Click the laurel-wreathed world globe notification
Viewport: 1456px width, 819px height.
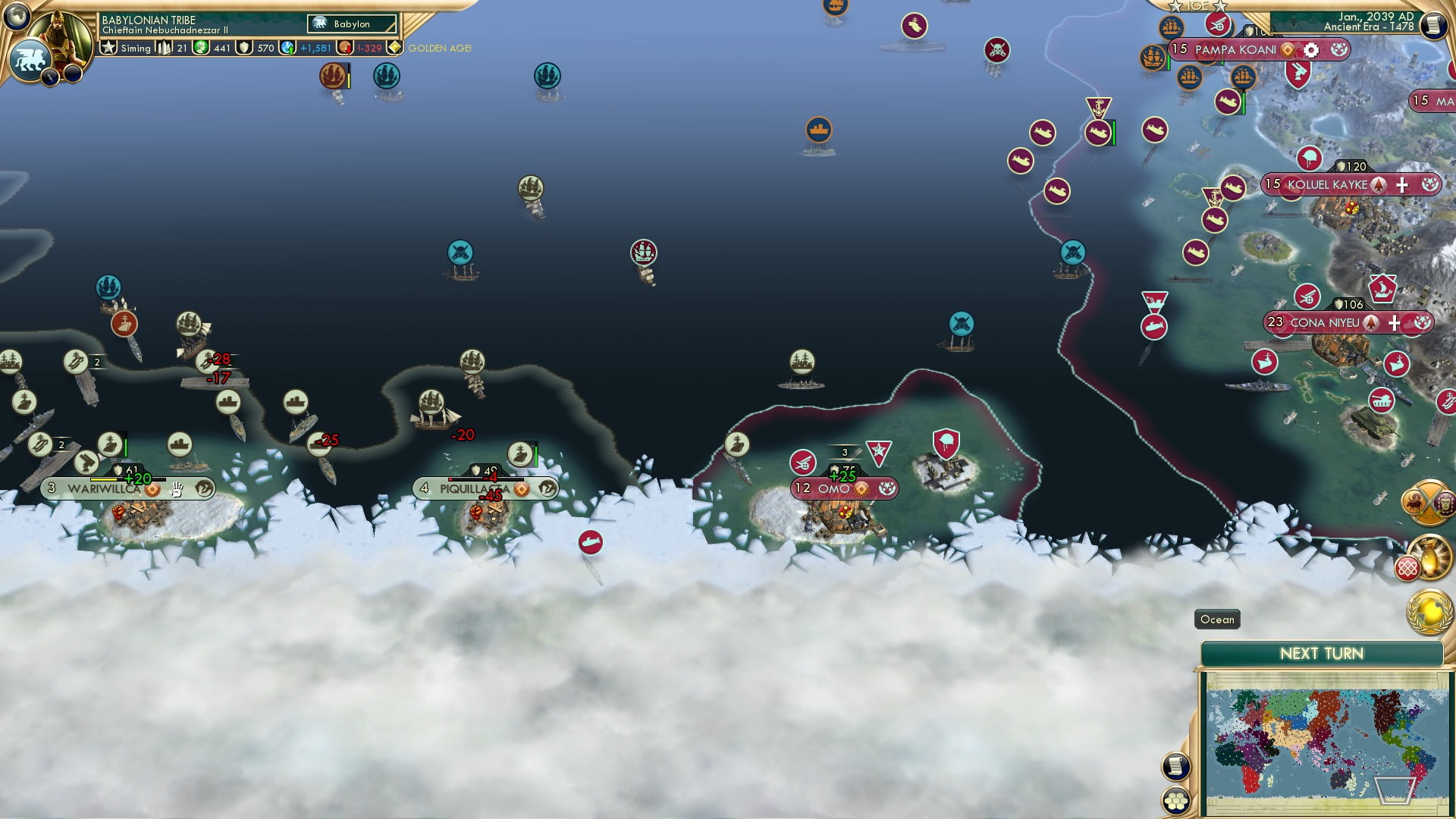pyautogui.click(x=1429, y=612)
